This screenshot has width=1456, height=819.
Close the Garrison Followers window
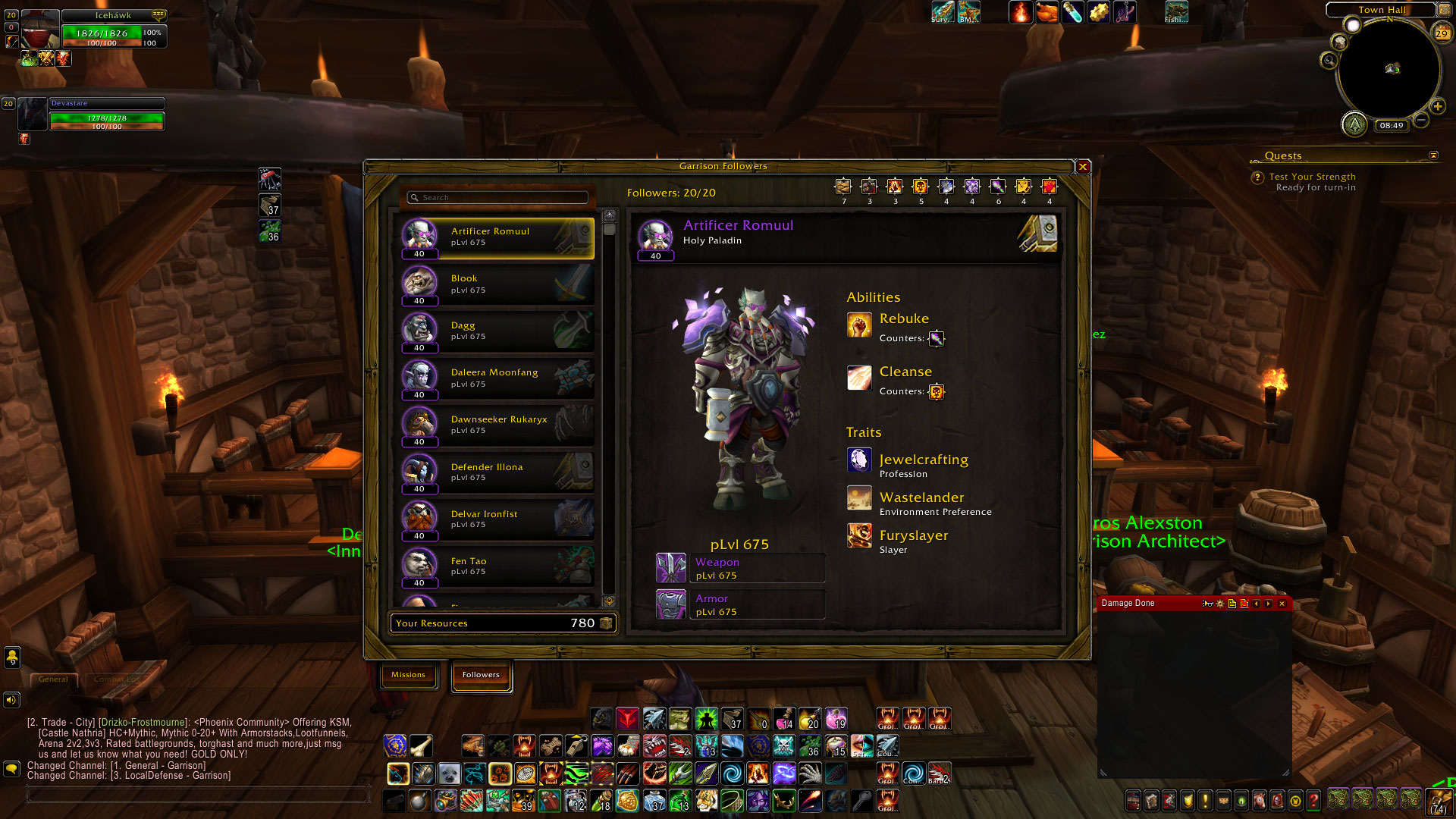(1083, 167)
